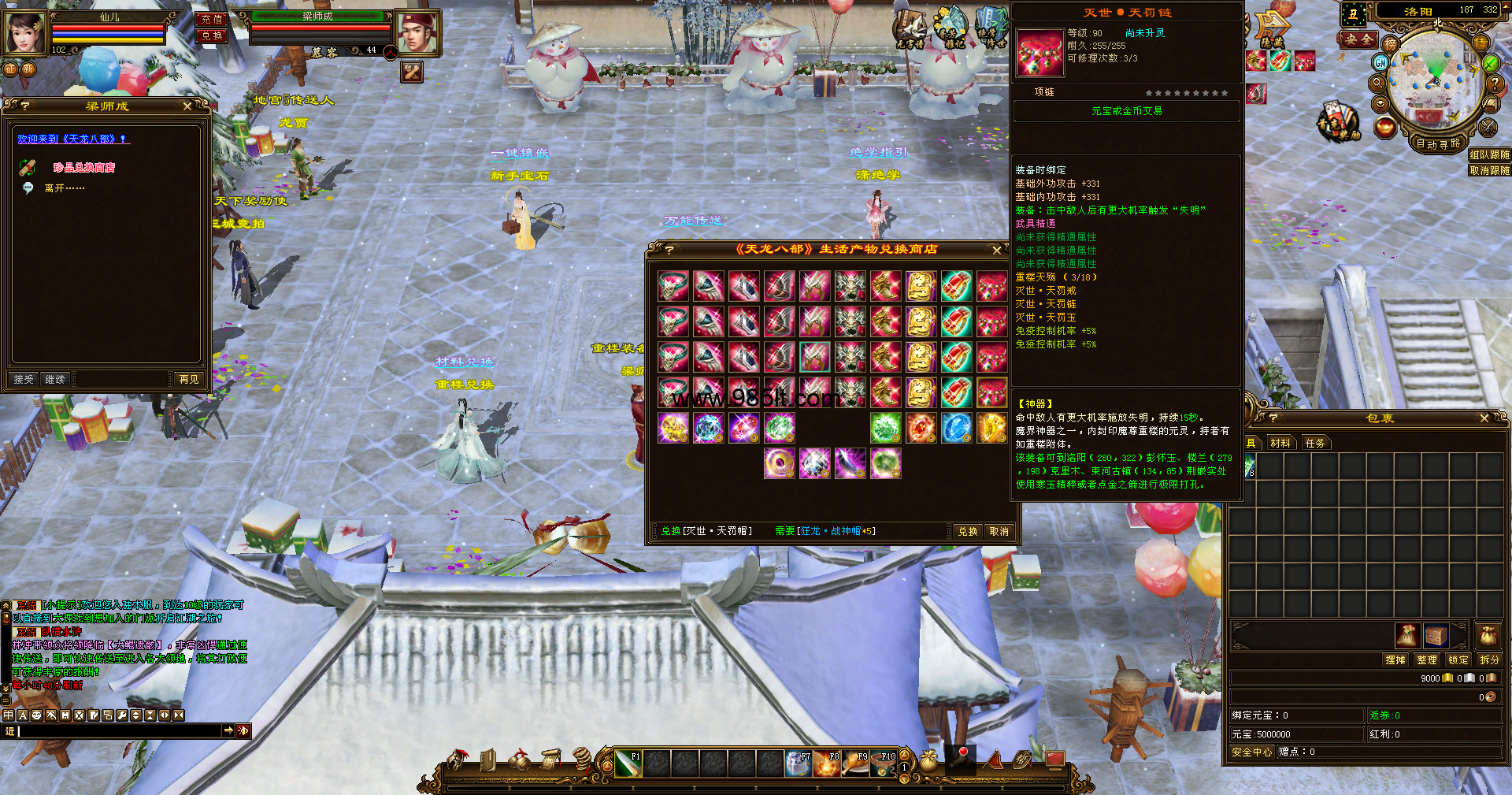Enable 组队跟随 team follow
This screenshot has width=1512, height=795.
[x=1489, y=155]
